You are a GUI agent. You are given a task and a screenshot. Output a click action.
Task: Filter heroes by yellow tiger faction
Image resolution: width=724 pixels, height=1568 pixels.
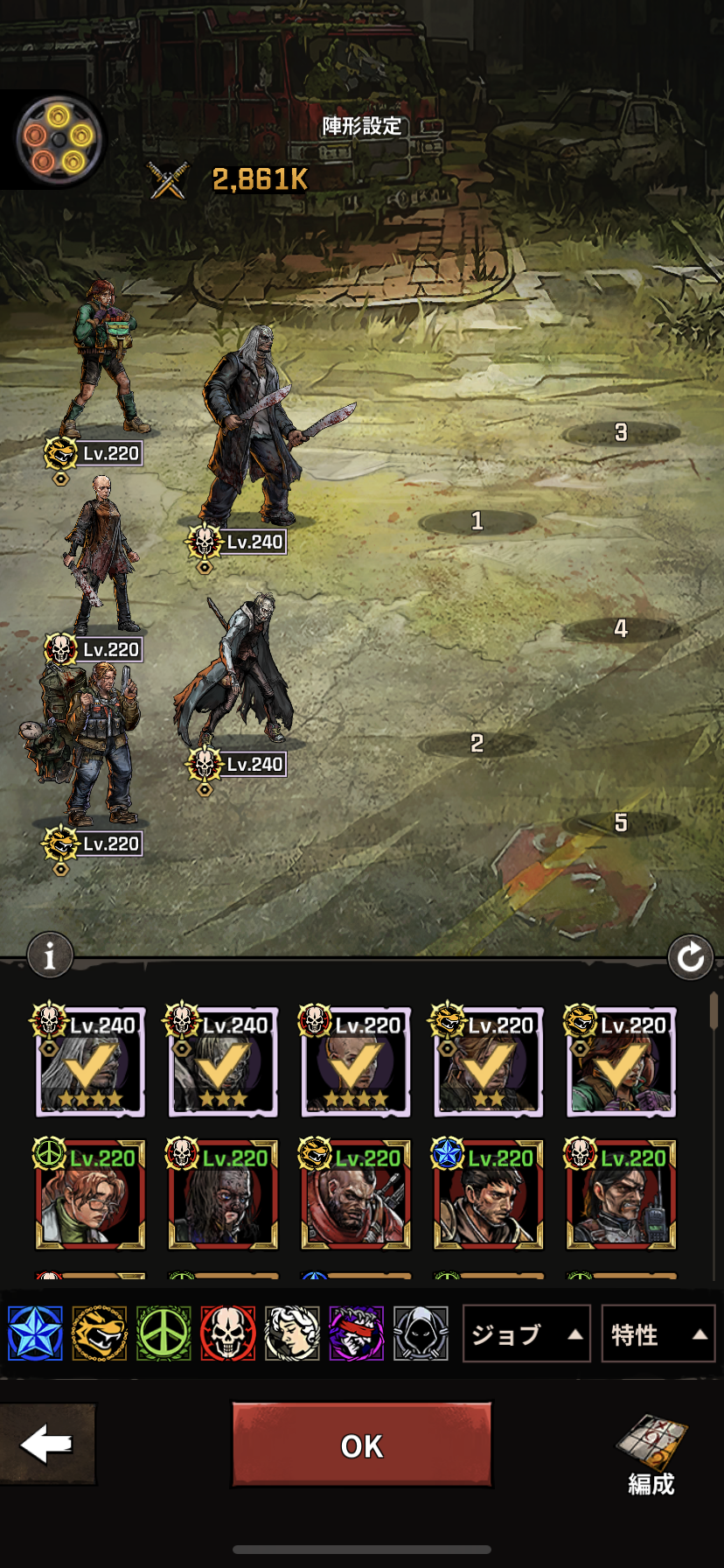tap(99, 1333)
